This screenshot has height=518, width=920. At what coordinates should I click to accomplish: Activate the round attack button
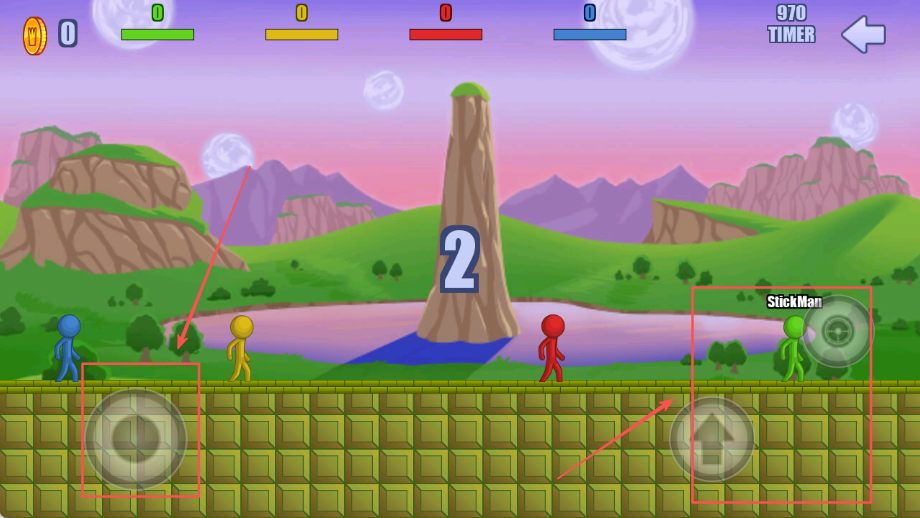tap(837, 331)
